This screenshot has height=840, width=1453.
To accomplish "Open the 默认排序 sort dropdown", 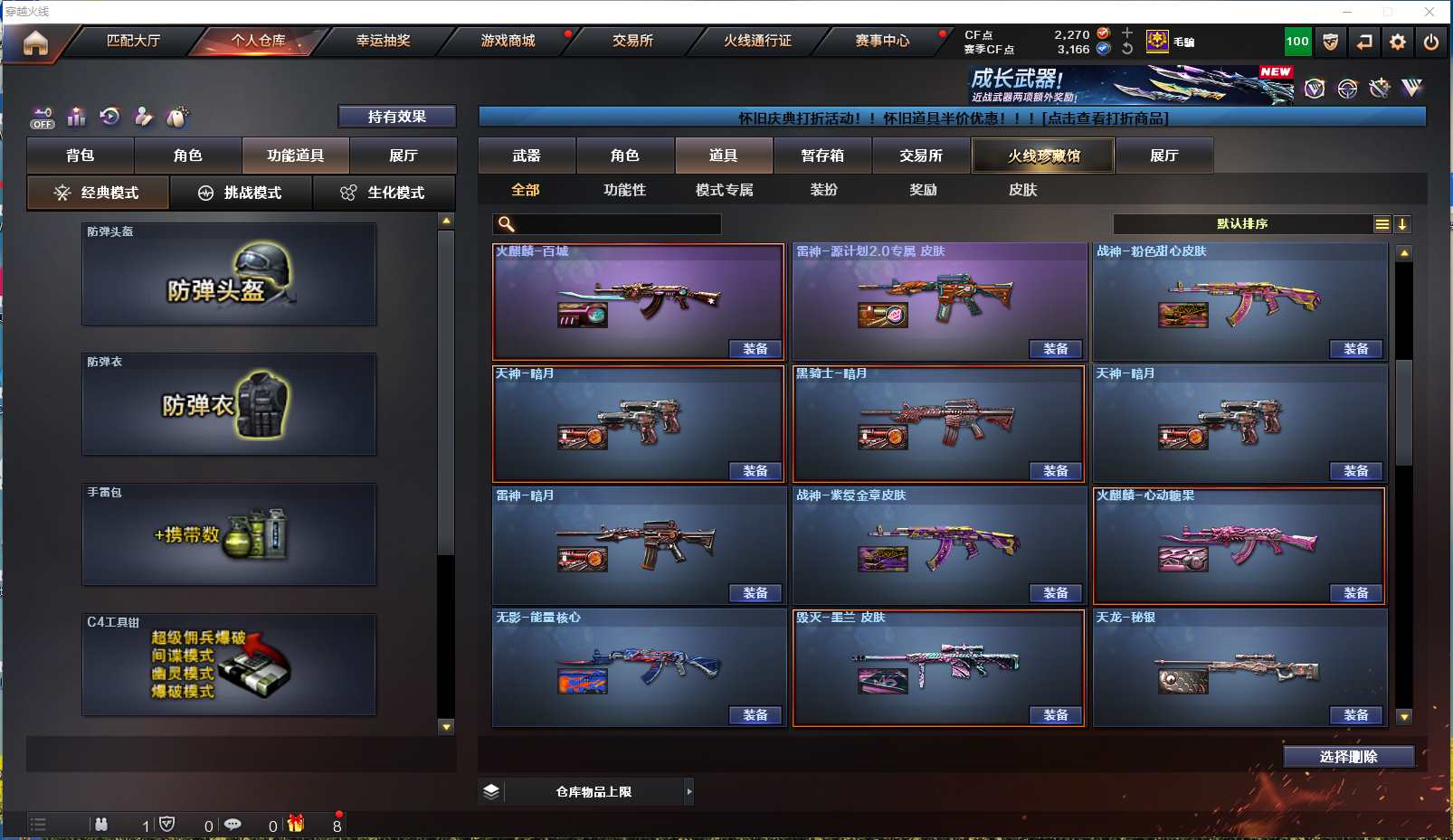I will pos(1243,224).
